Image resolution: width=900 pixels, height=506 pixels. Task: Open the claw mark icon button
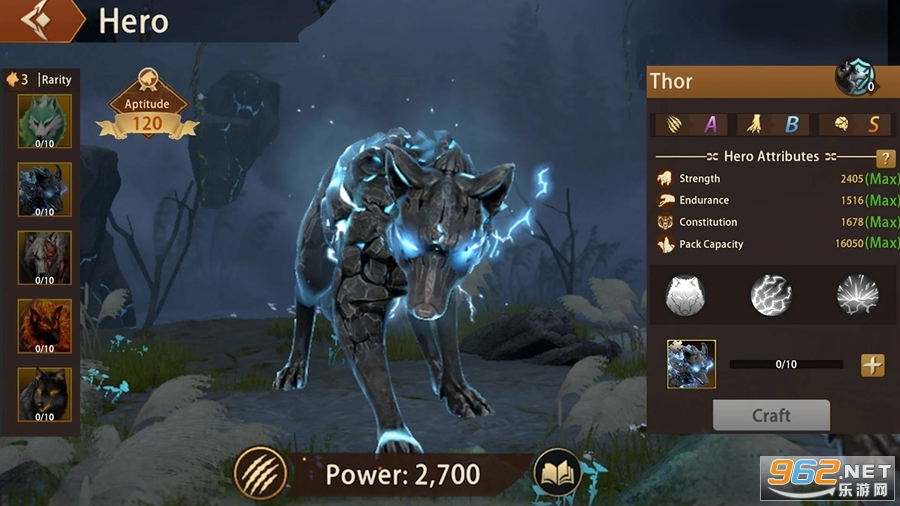click(x=261, y=472)
